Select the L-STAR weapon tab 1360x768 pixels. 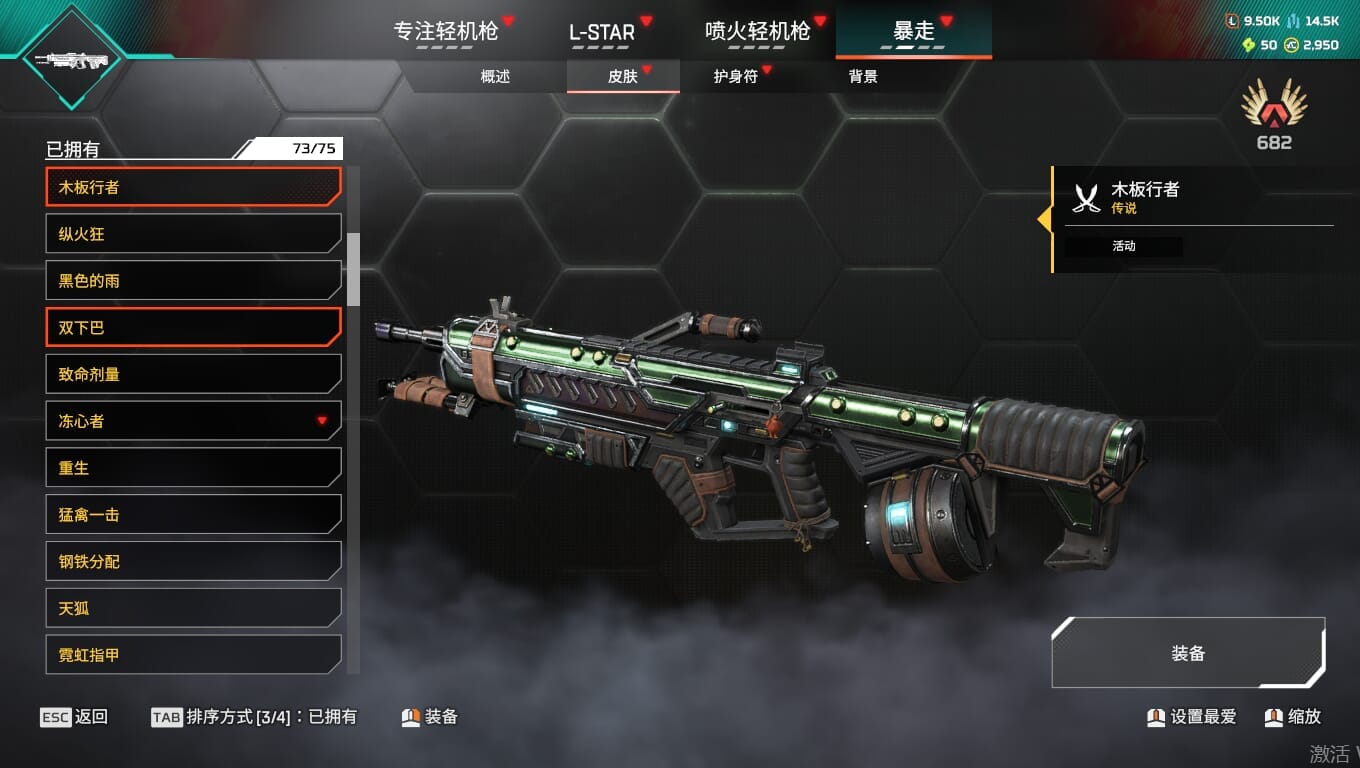tap(602, 31)
